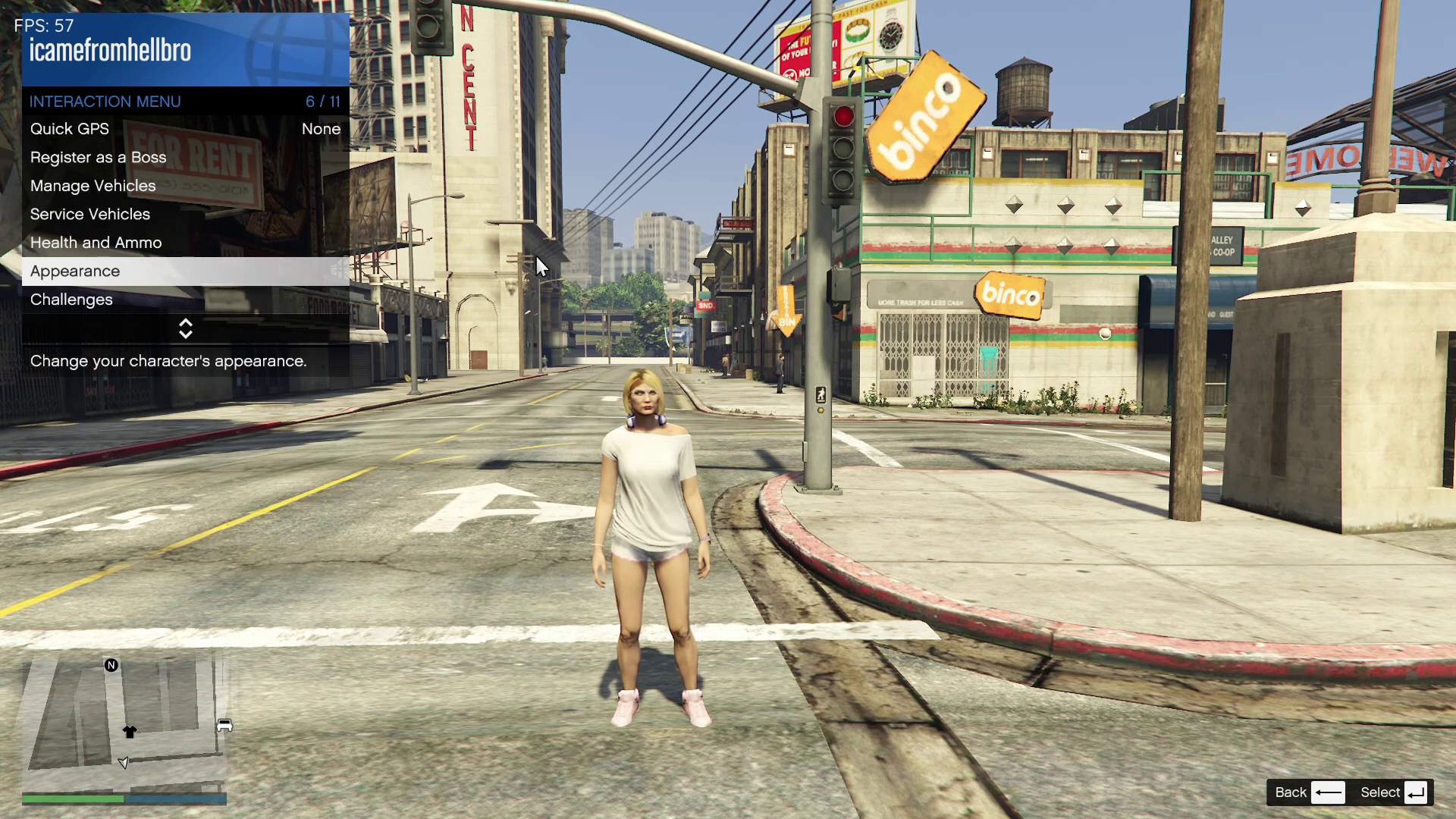
Task: Choose the Challenges menu entry
Action: [x=185, y=300]
